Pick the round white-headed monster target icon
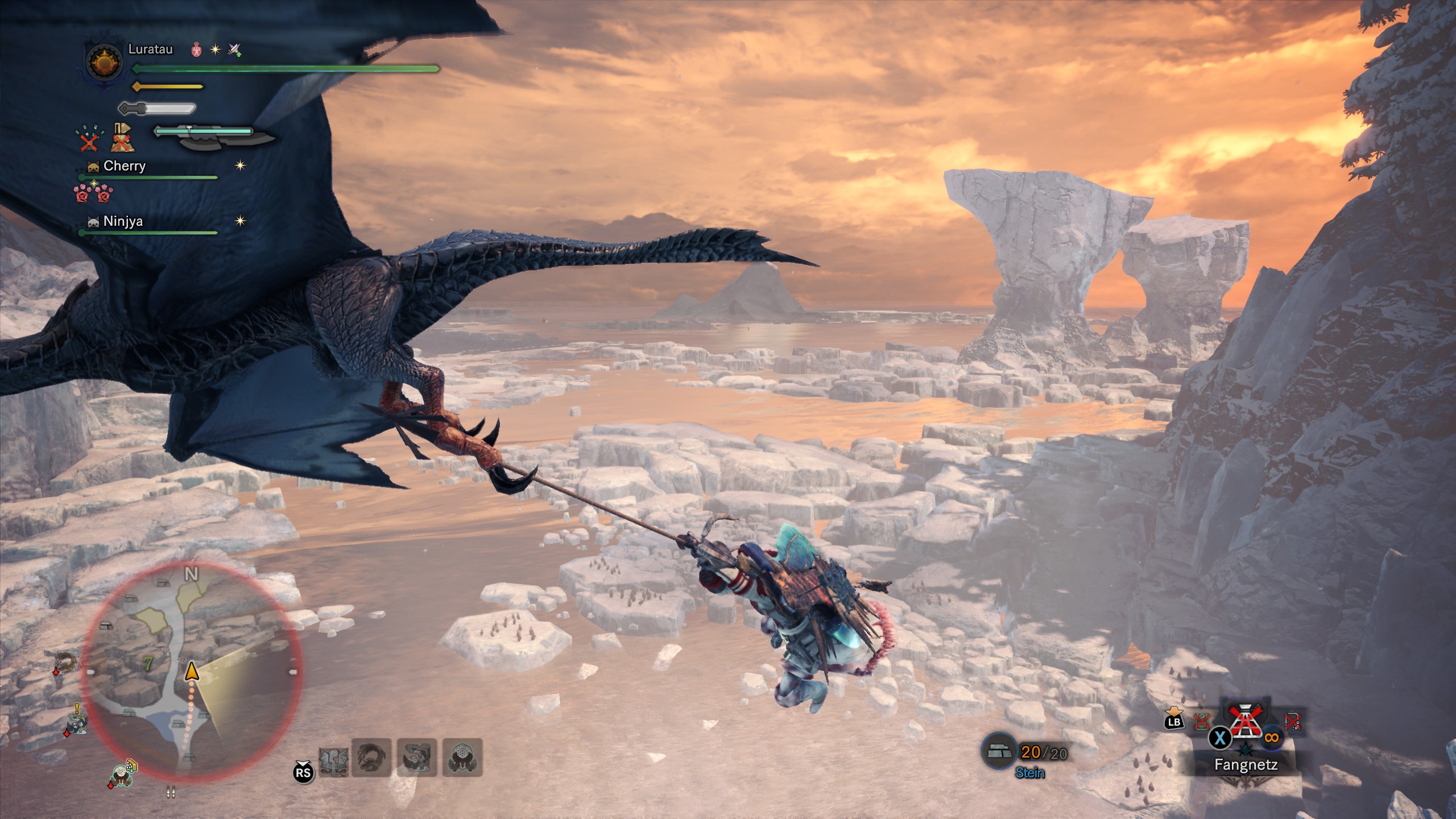Viewport: 1456px width, 819px height. tap(462, 758)
